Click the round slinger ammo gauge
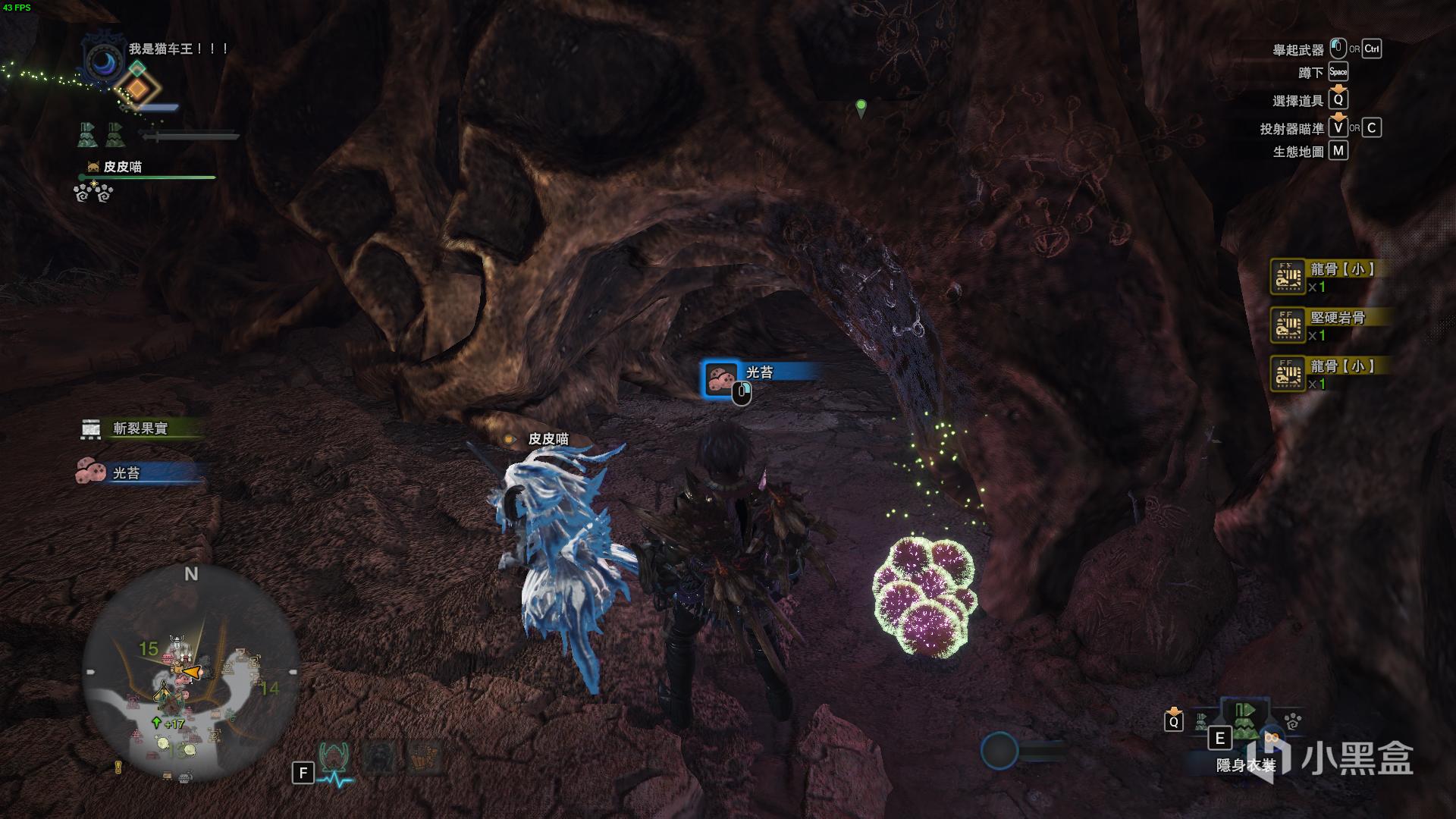This screenshot has width=1456, height=819. (999, 751)
